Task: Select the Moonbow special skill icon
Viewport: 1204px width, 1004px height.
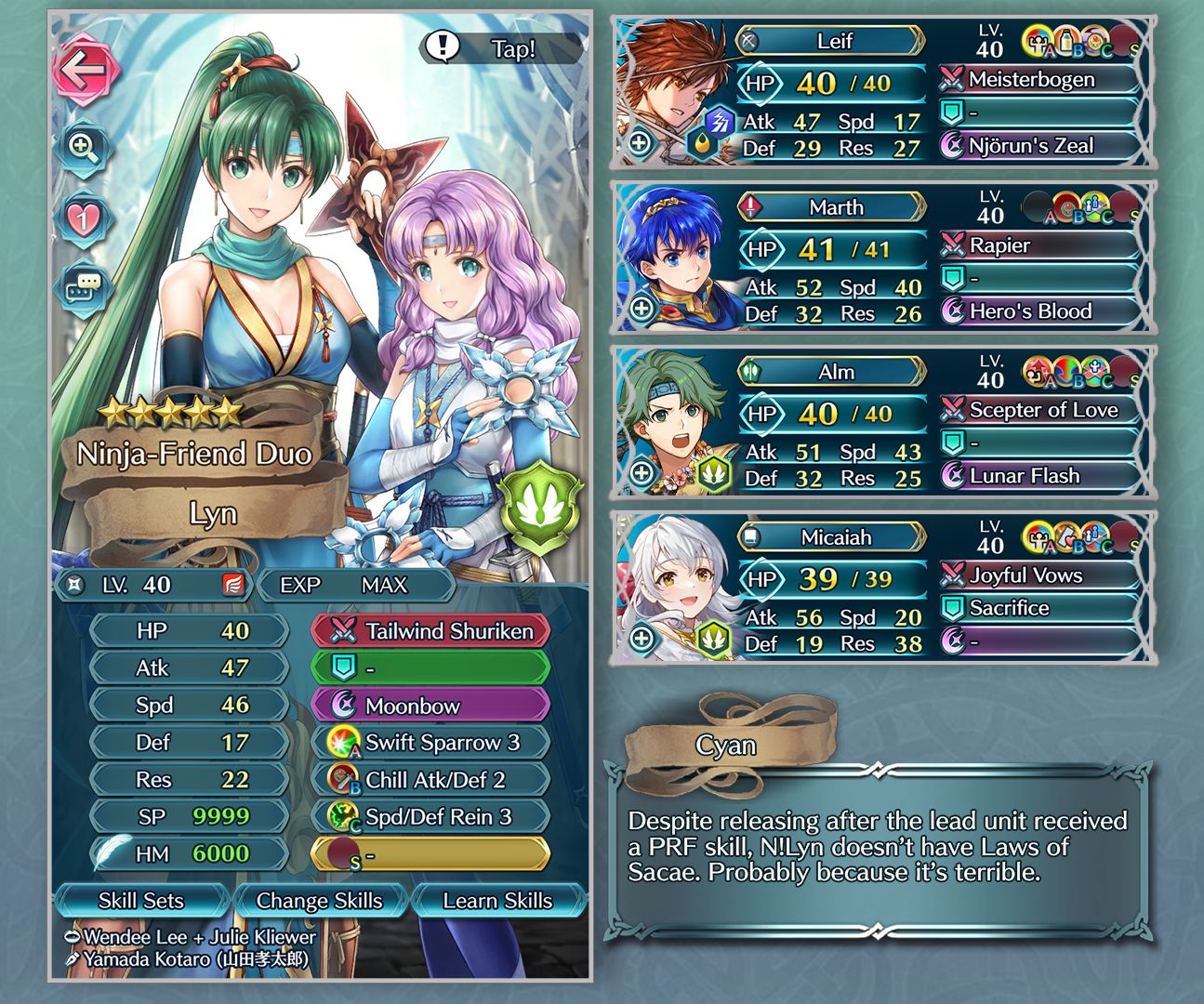Action: tap(342, 705)
